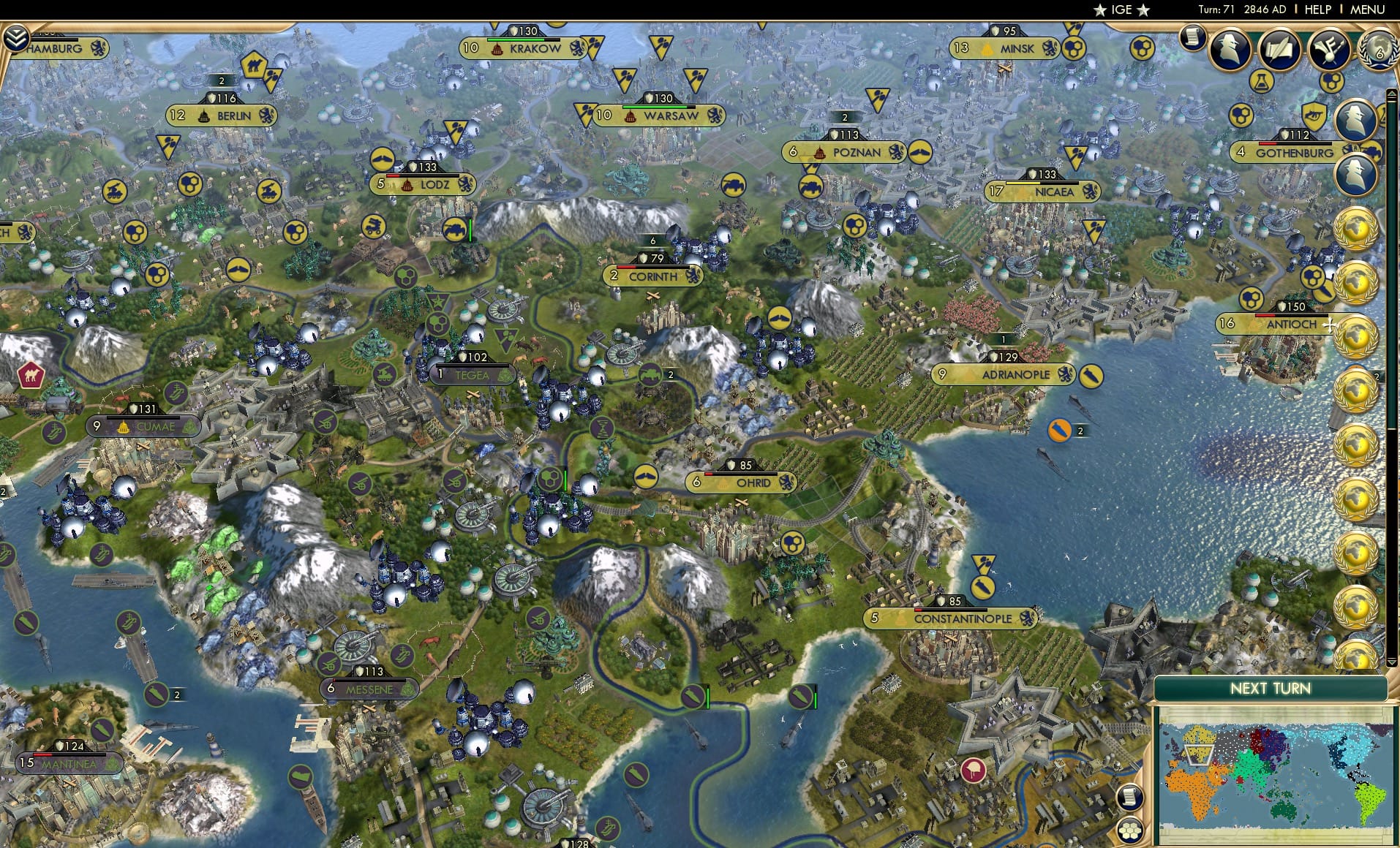
Task: Open the notification log scroll icon top-right
Action: click(x=1193, y=38)
